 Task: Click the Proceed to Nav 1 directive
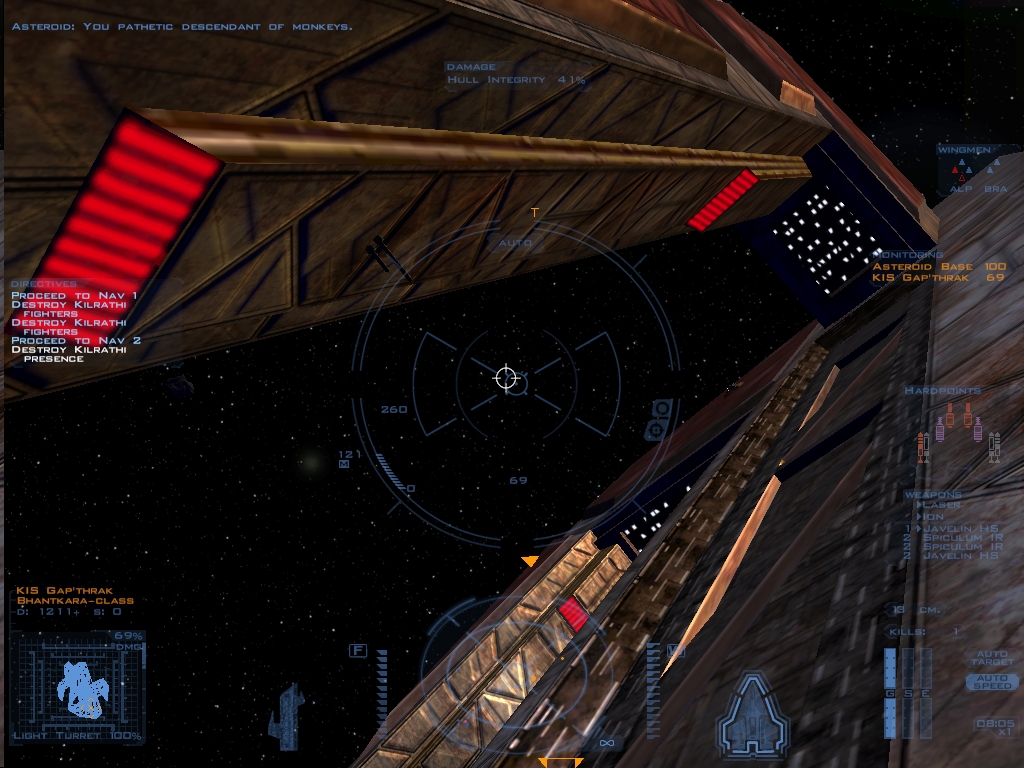tap(74, 296)
